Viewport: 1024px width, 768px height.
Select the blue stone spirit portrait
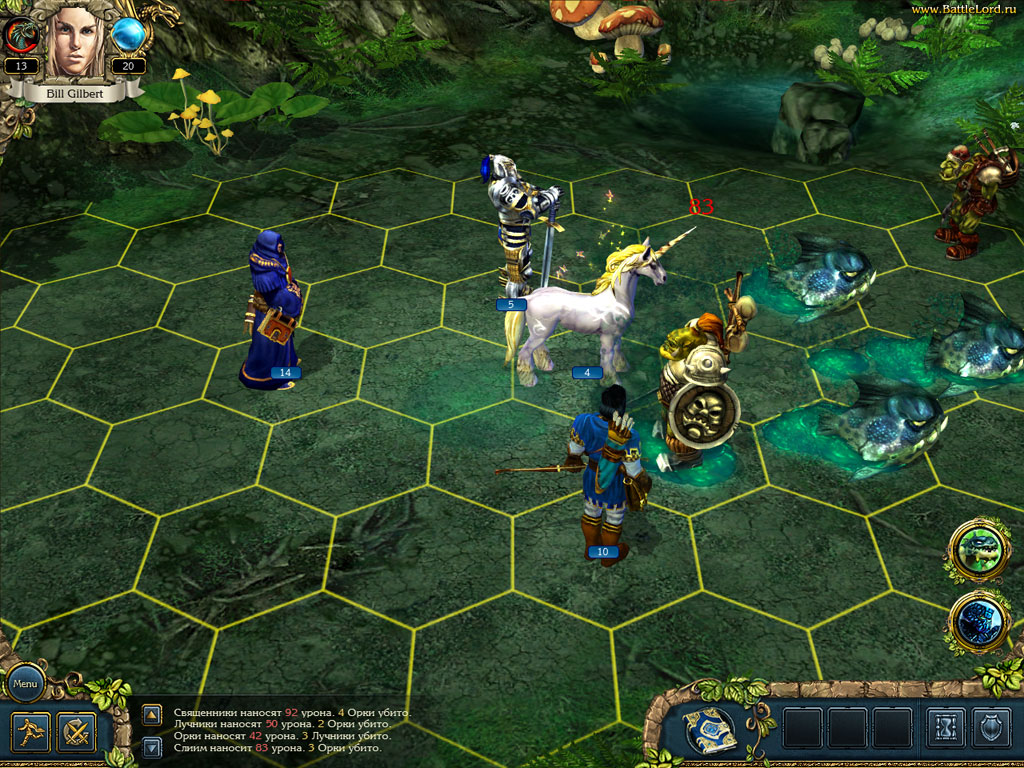(978, 620)
